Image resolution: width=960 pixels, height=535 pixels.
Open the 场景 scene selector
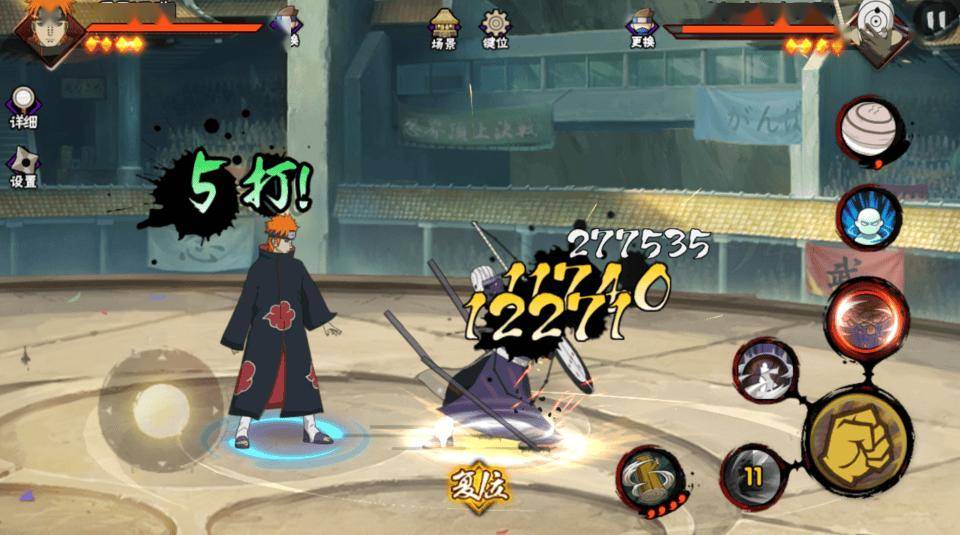coord(444,28)
